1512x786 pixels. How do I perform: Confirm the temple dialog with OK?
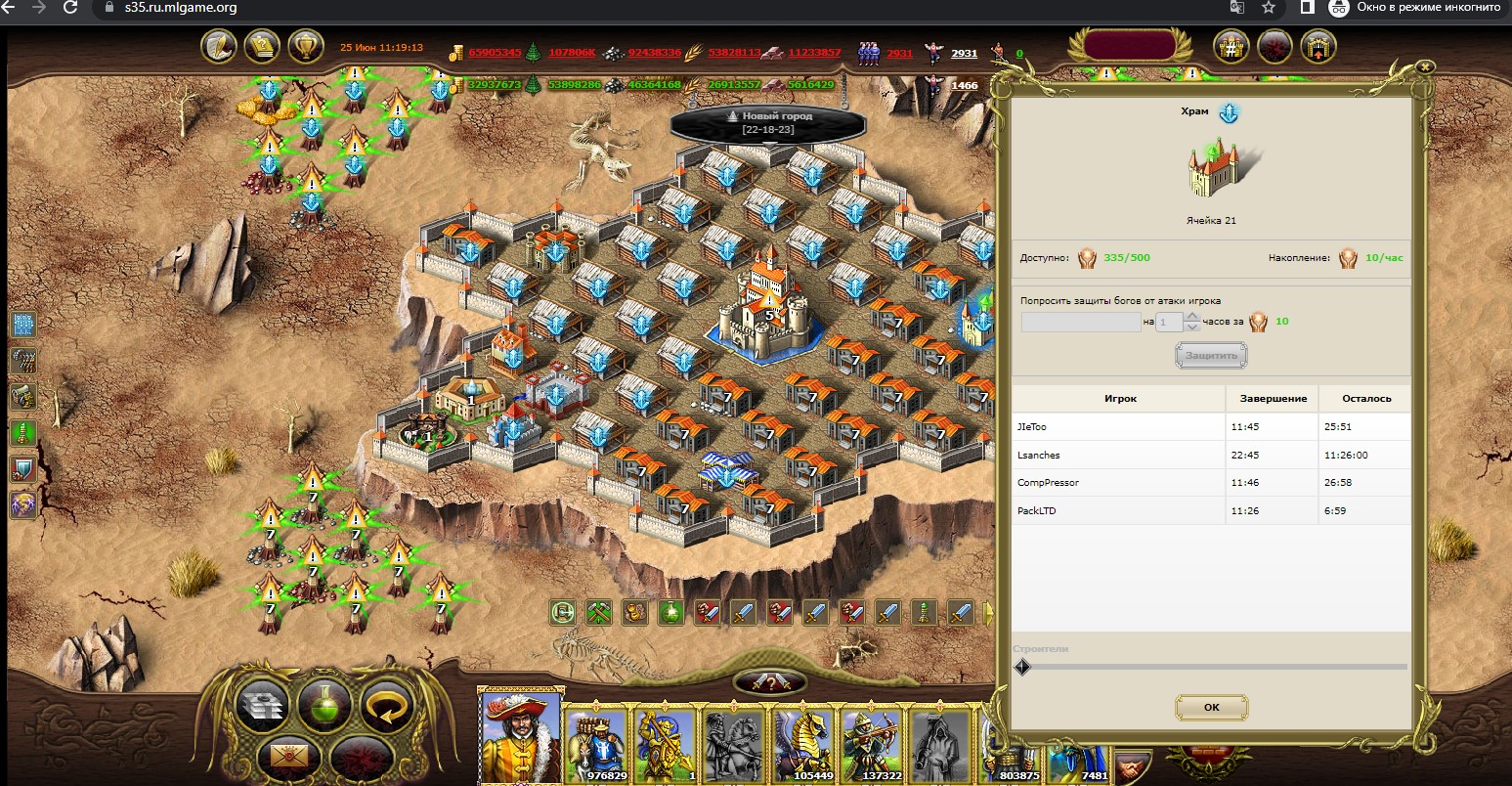coord(1211,707)
